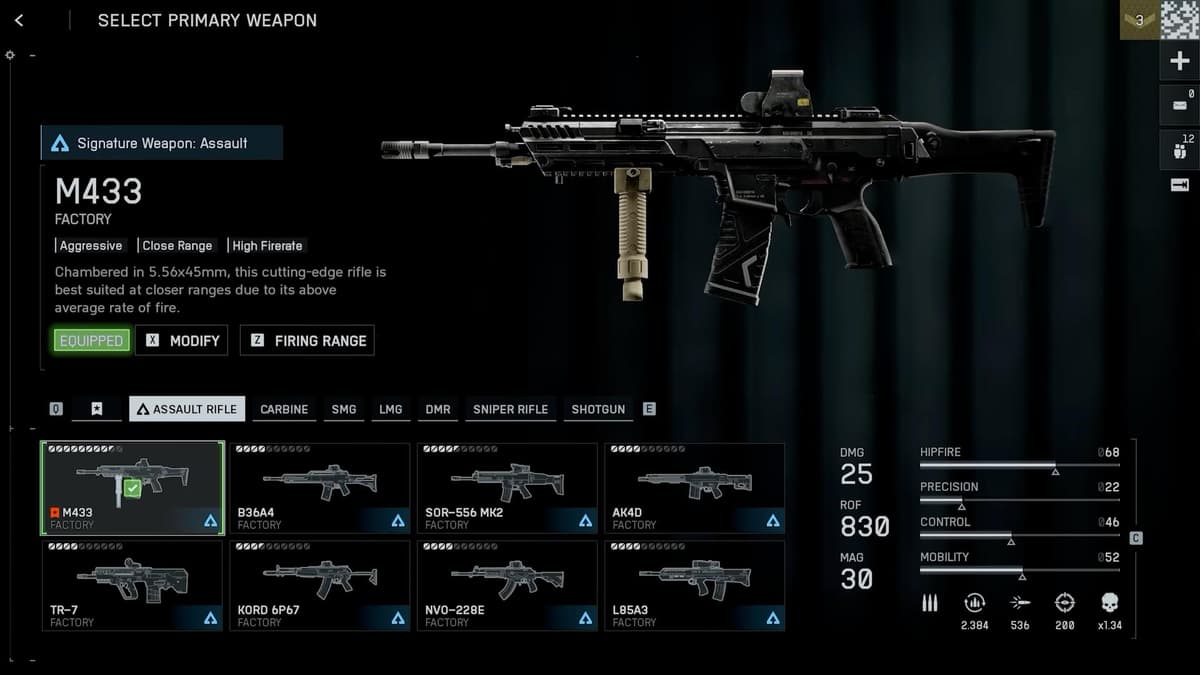The width and height of the screenshot is (1200, 675).
Task: Open the LMG weapon category
Action: 390,409
